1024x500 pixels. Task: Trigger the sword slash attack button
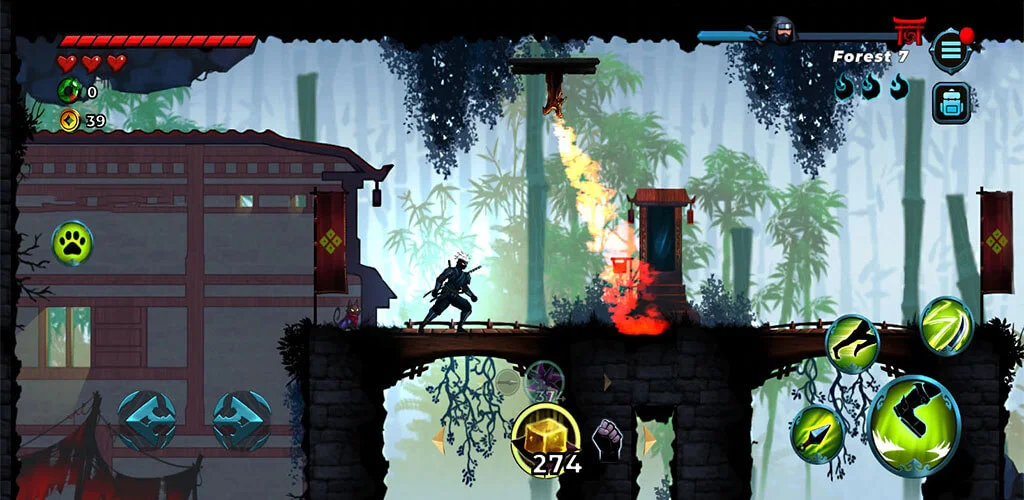pyautogui.click(x=945, y=325)
